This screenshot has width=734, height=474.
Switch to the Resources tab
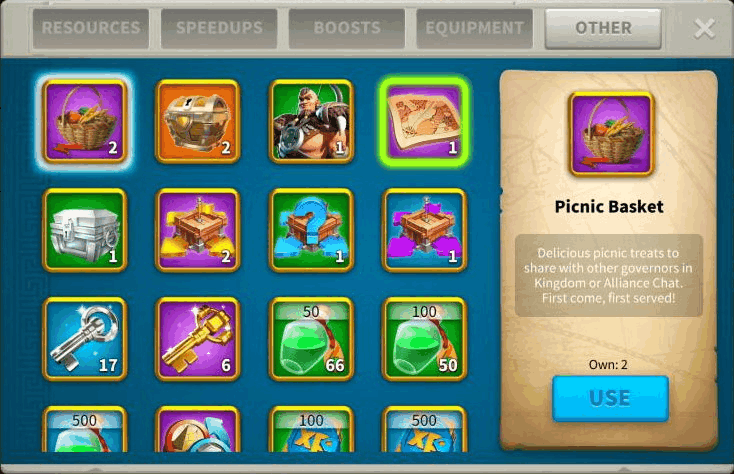pos(90,28)
